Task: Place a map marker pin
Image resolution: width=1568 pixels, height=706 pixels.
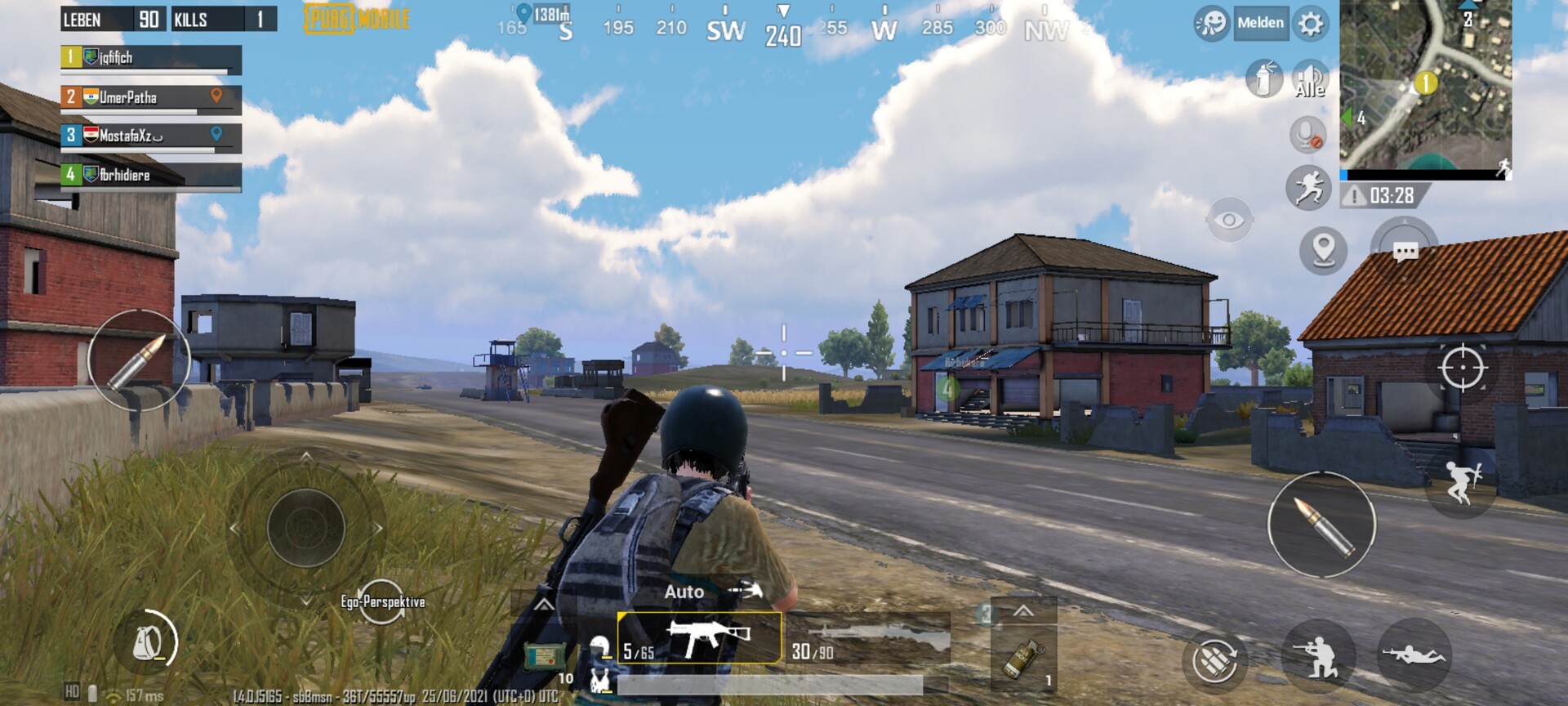Action: click(1323, 248)
